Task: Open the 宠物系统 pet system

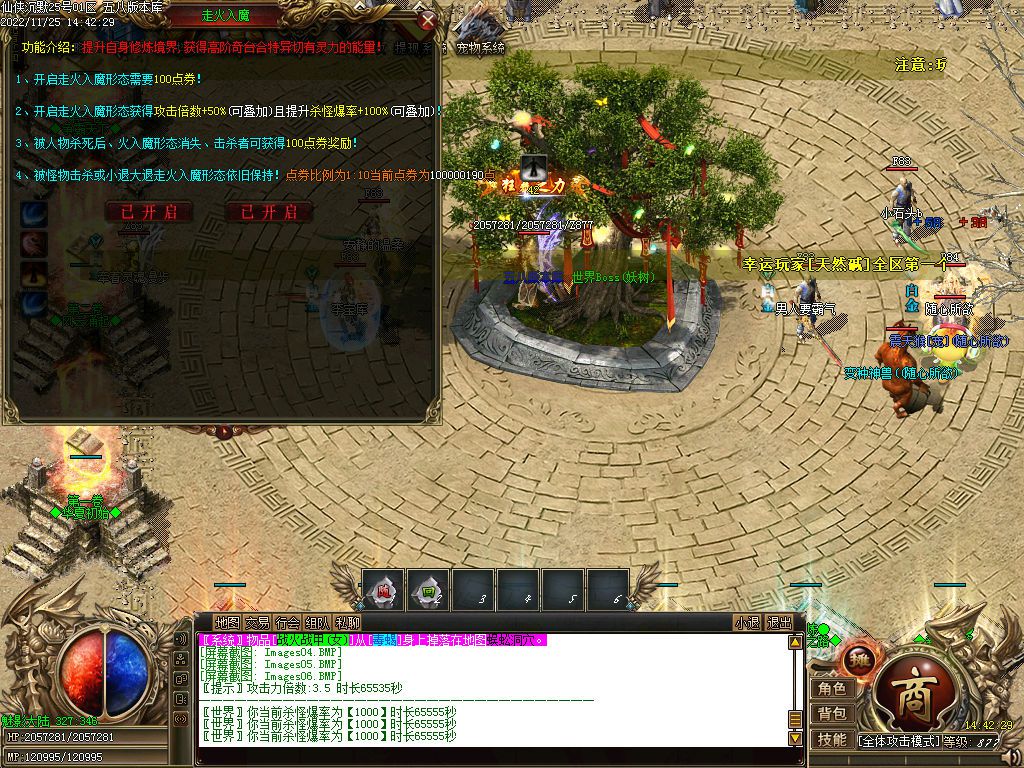Action: 480,47
